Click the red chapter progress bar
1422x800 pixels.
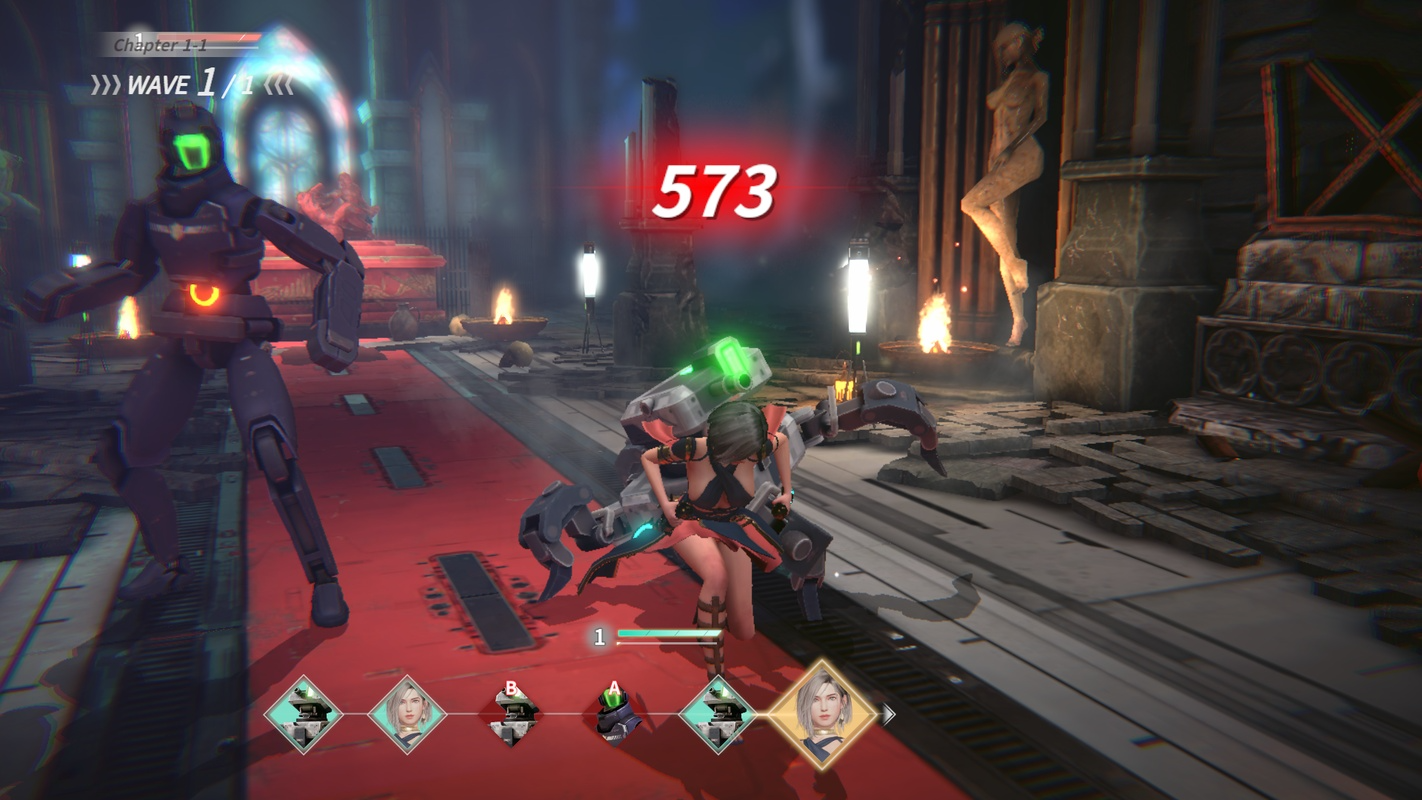coord(210,37)
